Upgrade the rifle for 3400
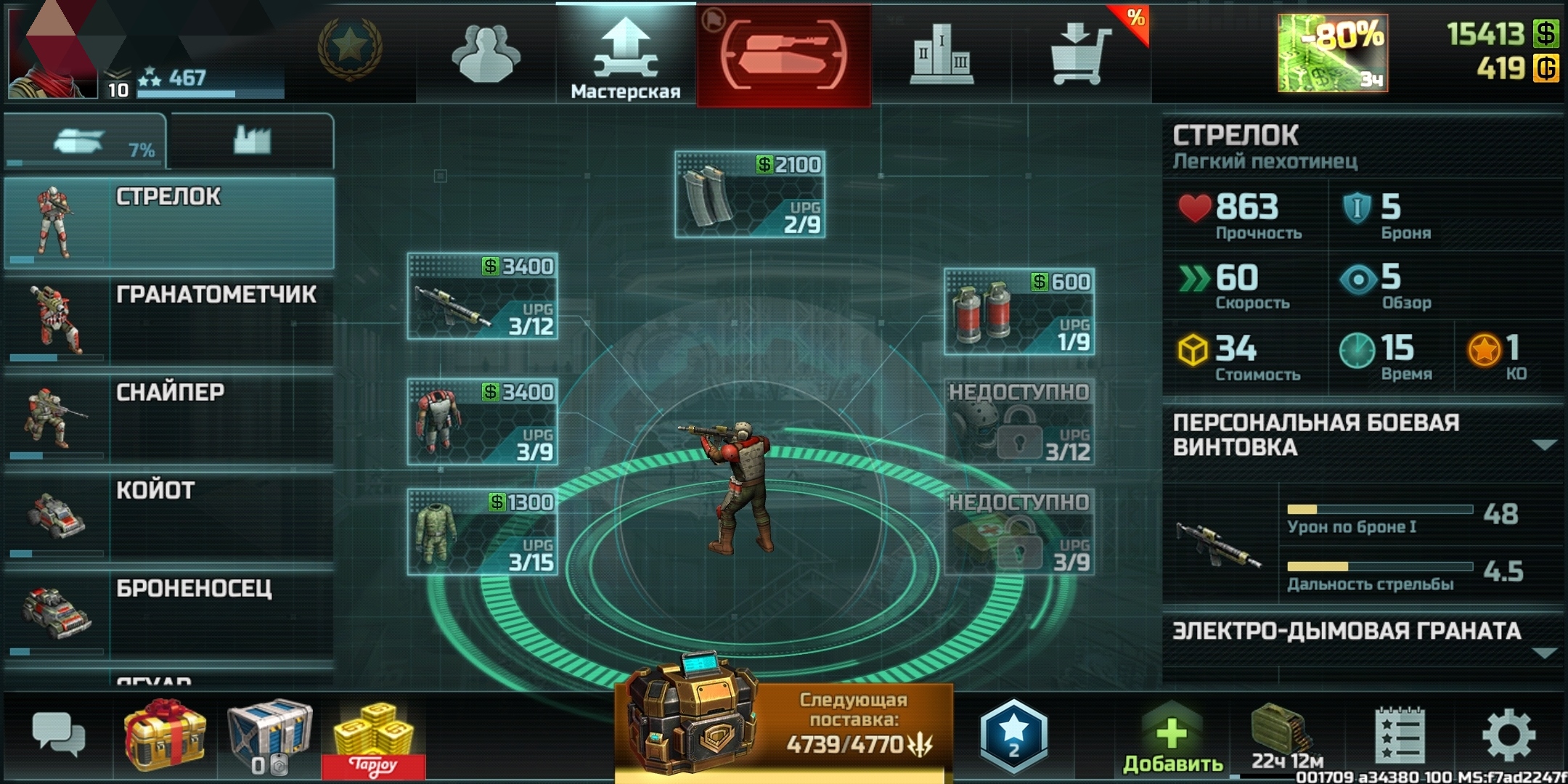This screenshot has width=1568, height=784. pyautogui.click(x=483, y=296)
